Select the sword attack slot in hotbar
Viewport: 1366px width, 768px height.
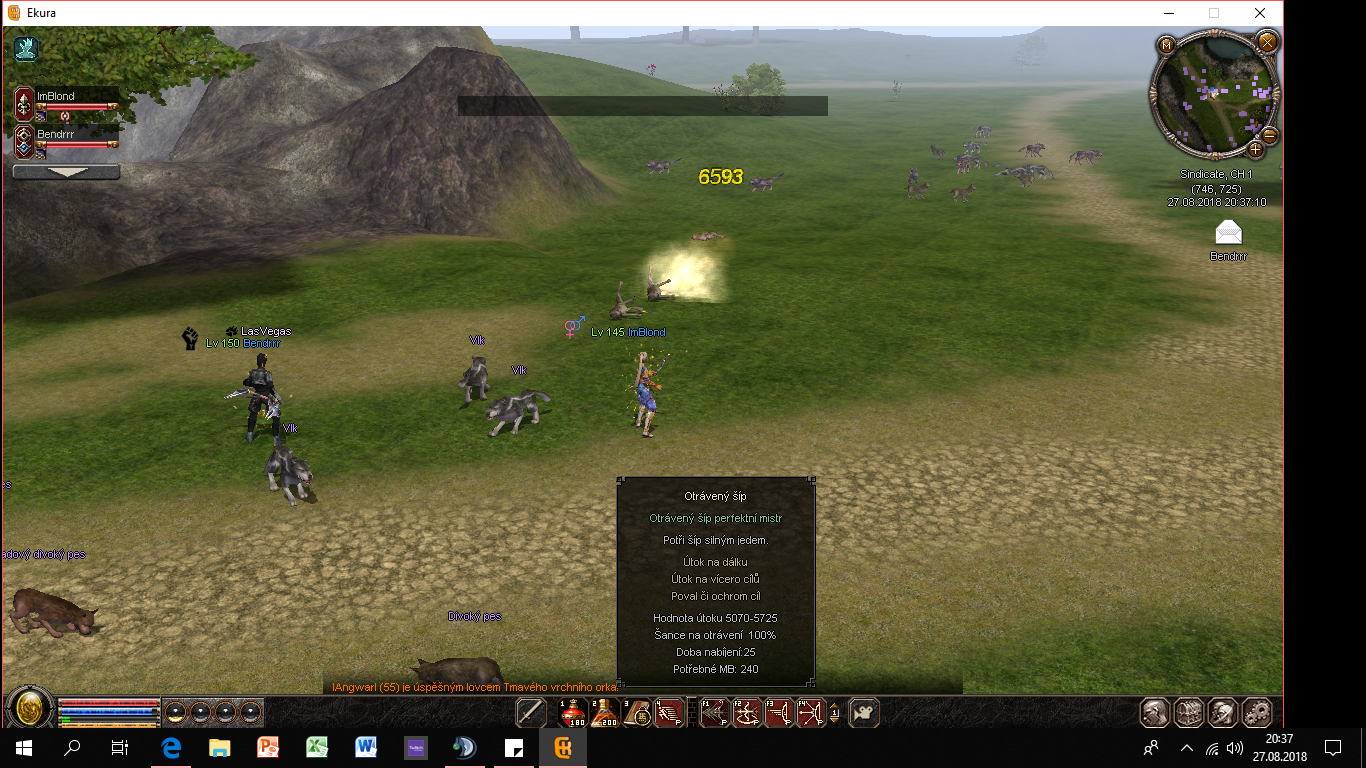point(531,712)
